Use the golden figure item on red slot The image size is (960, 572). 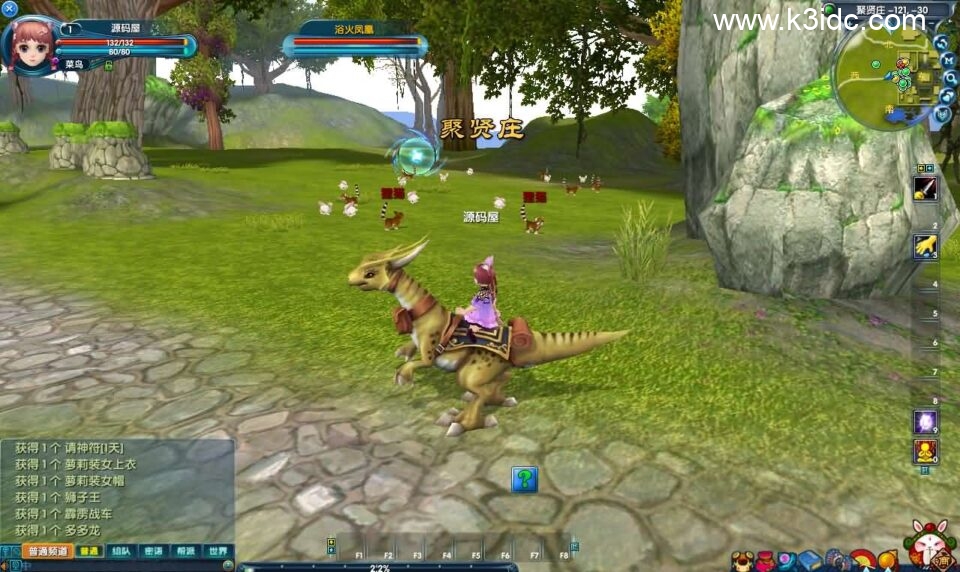point(925,450)
